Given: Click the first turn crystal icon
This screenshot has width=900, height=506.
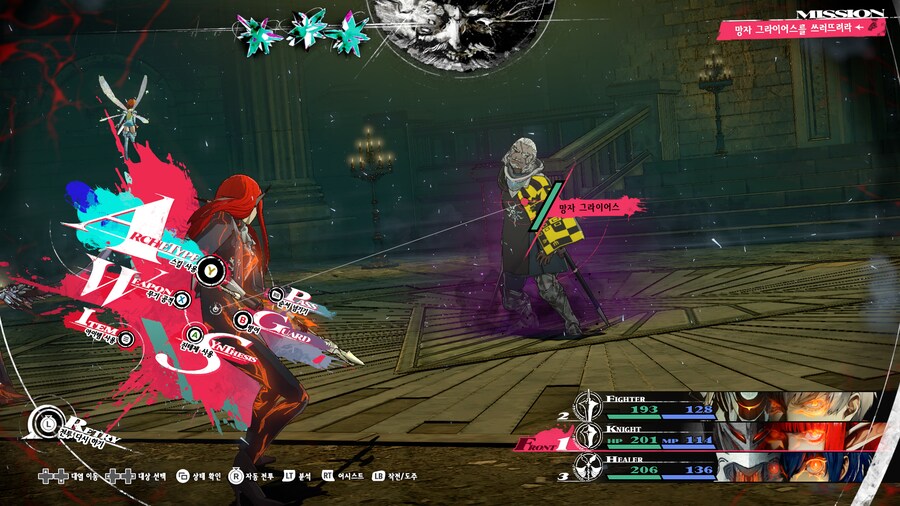Looking at the screenshot, I should tap(256, 33).
